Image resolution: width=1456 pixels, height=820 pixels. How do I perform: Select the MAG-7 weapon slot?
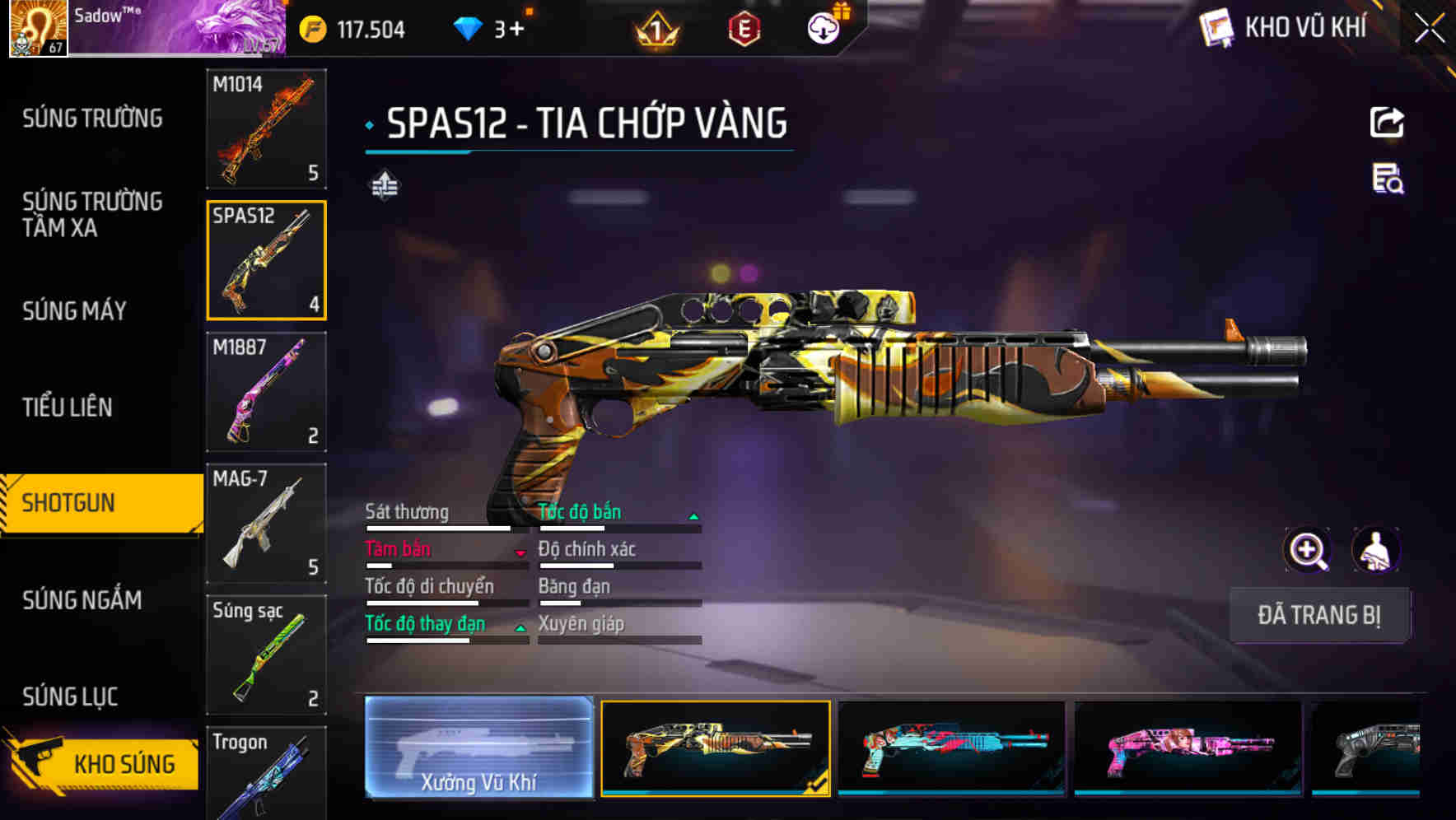pyautogui.click(x=266, y=523)
